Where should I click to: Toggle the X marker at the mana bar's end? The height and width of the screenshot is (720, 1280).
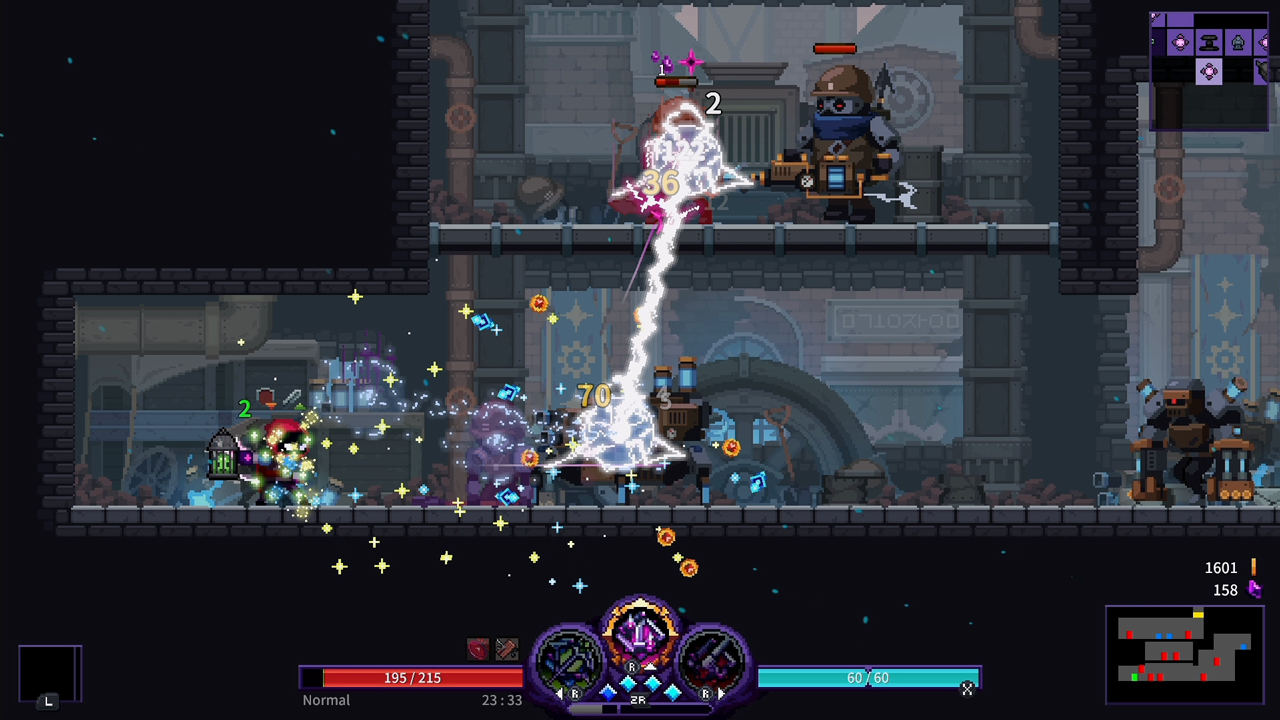(967, 690)
